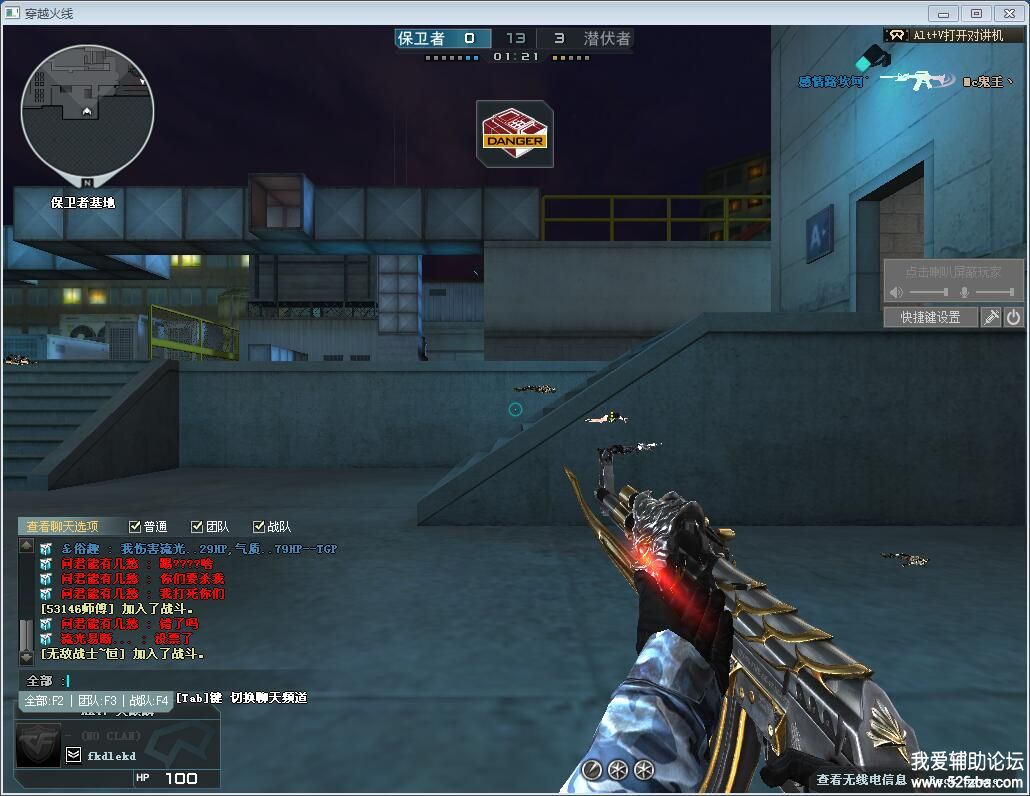The image size is (1030, 796).
Task: Open 查看聊天选项 chat options
Action: tap(62, 526)
